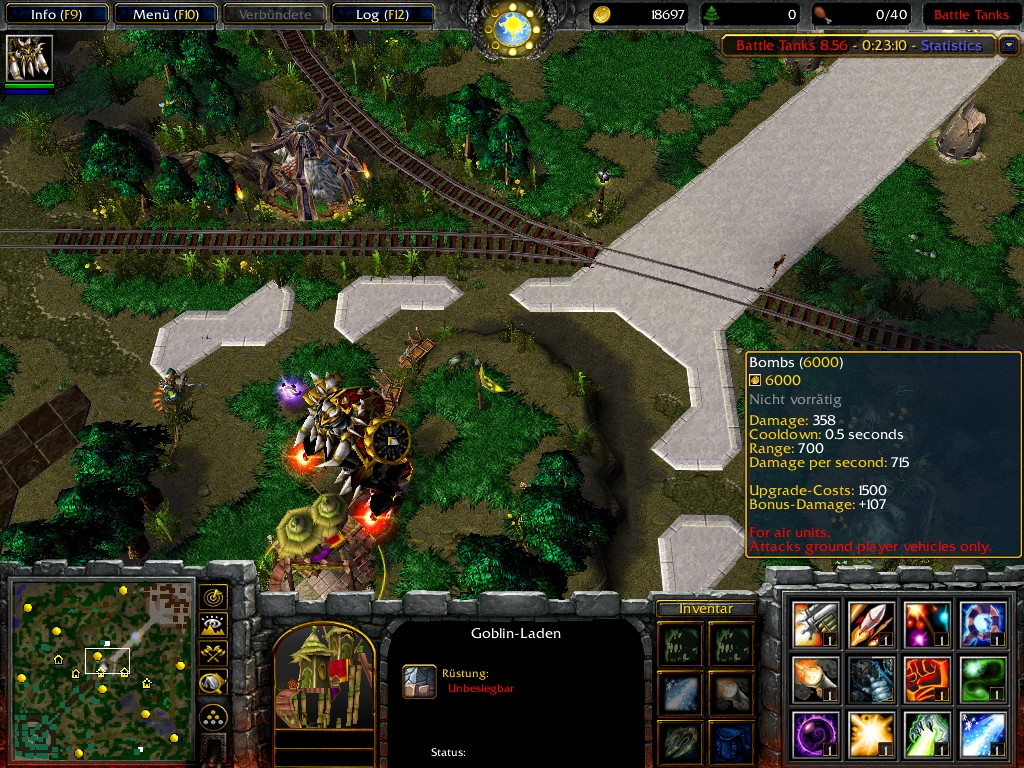Purchase the red fist weapon
1024x768 pixels.
(927, 680)
